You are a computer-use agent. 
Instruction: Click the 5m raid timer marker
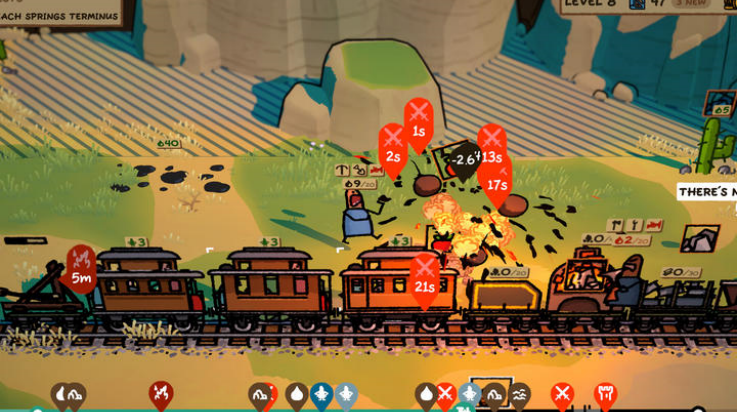pyautogui.click(x=82, y=267)
